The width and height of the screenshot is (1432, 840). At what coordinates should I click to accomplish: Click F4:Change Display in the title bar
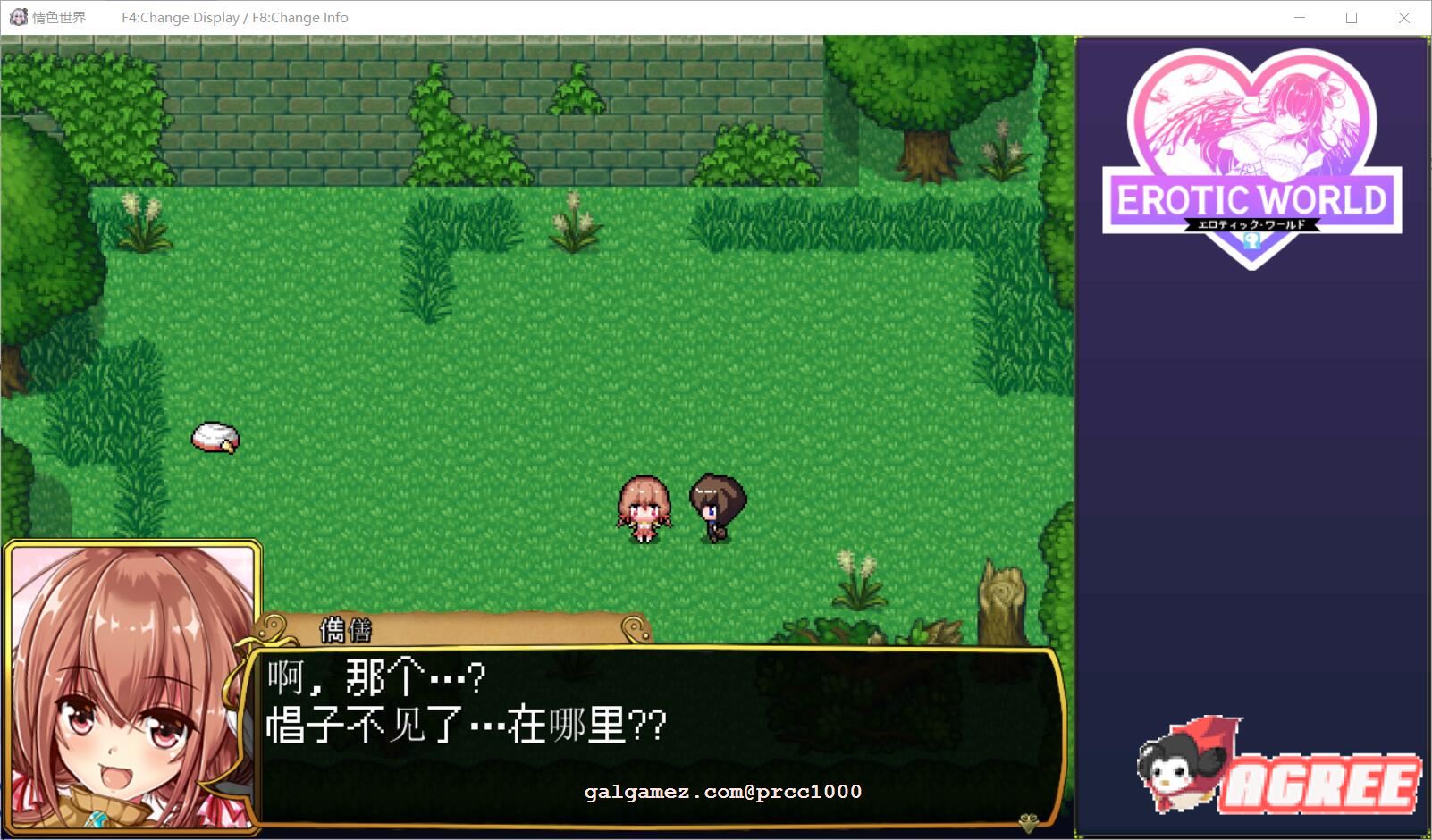(x=179, y=16)
